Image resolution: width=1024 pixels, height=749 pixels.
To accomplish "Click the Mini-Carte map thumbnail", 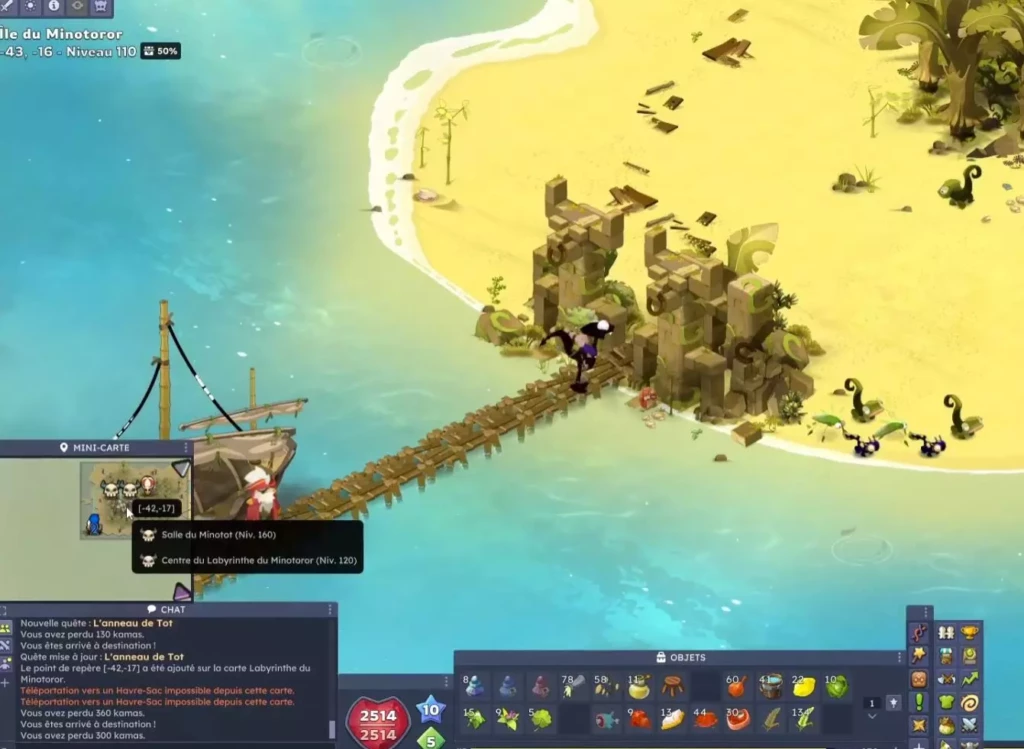I will pos(120,498).
